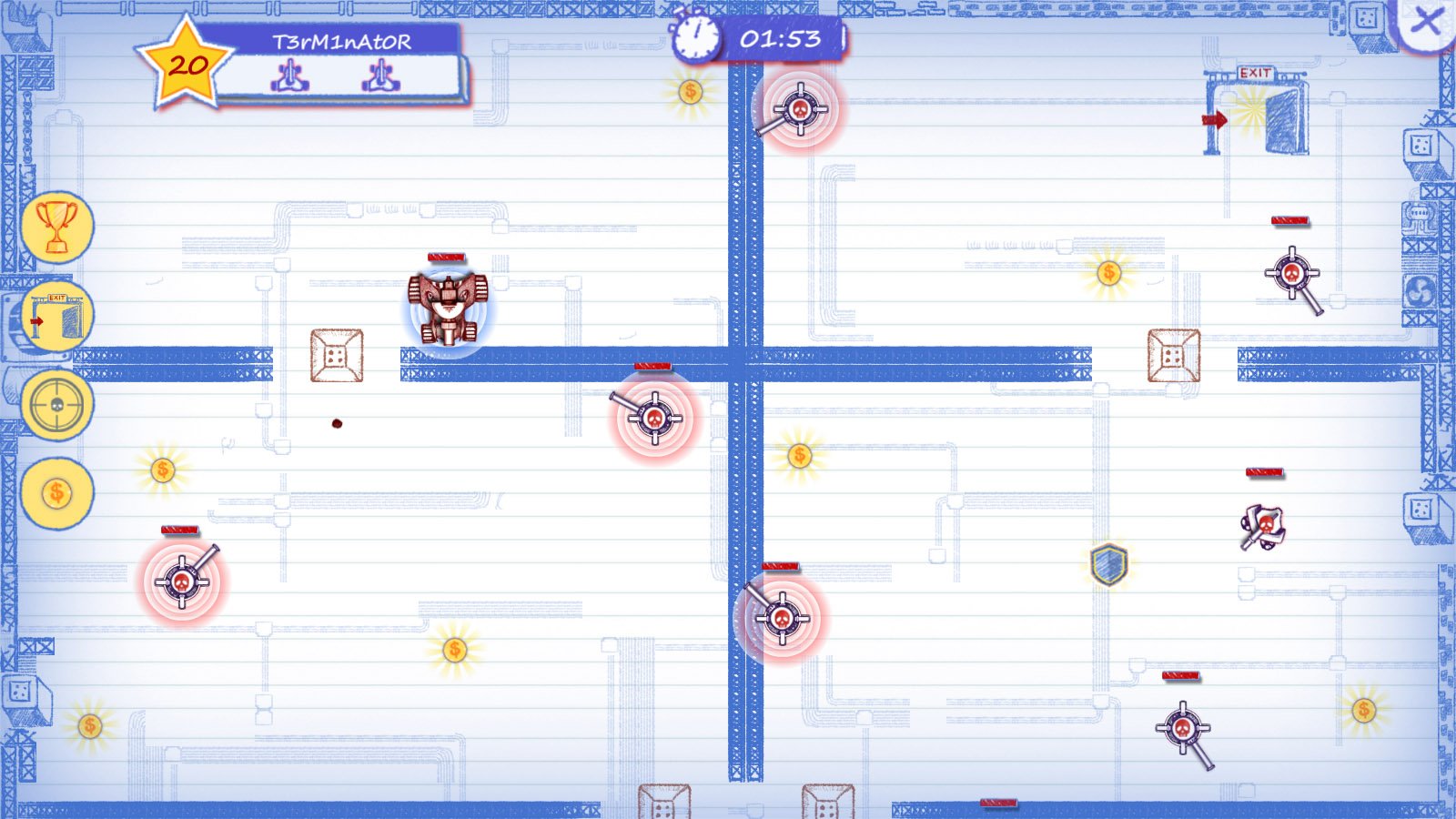1456x819 pixels.
Task: Select the skull crosshair targets icon
Action: (x=56, y=403)
